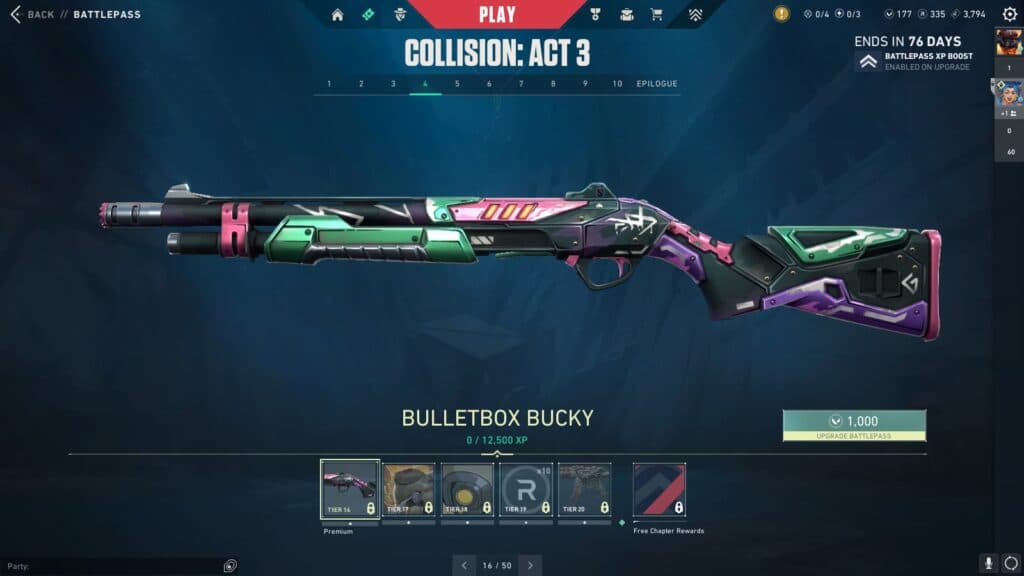1024x576 pixels.
Task: Show the Free Chapter Rewards tile
Action: coord(659,490)
